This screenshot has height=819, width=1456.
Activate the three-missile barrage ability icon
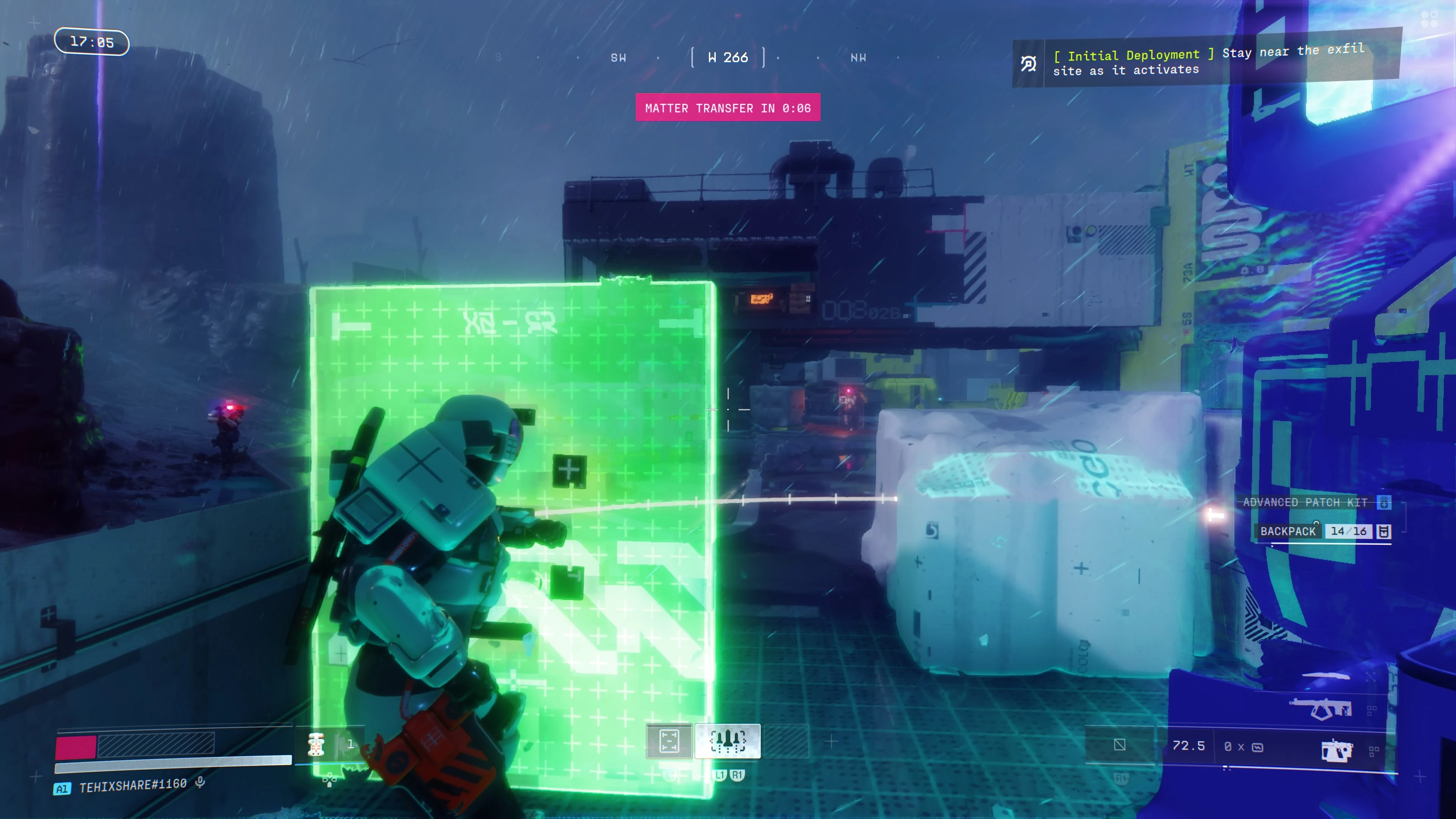(x=728, y=741)
